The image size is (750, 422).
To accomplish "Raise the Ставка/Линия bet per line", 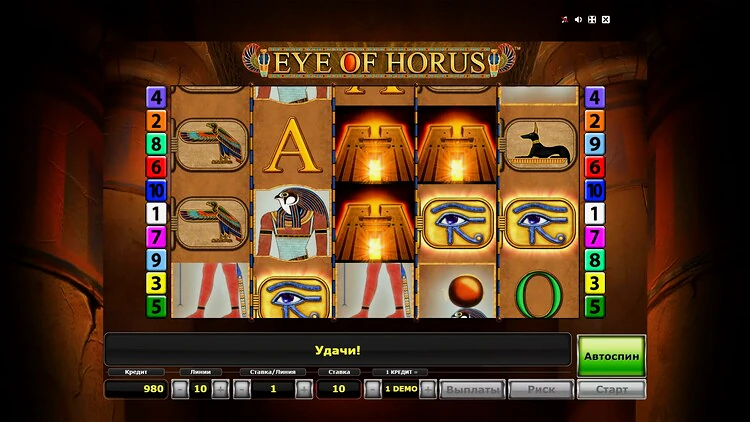I will 304,389.
